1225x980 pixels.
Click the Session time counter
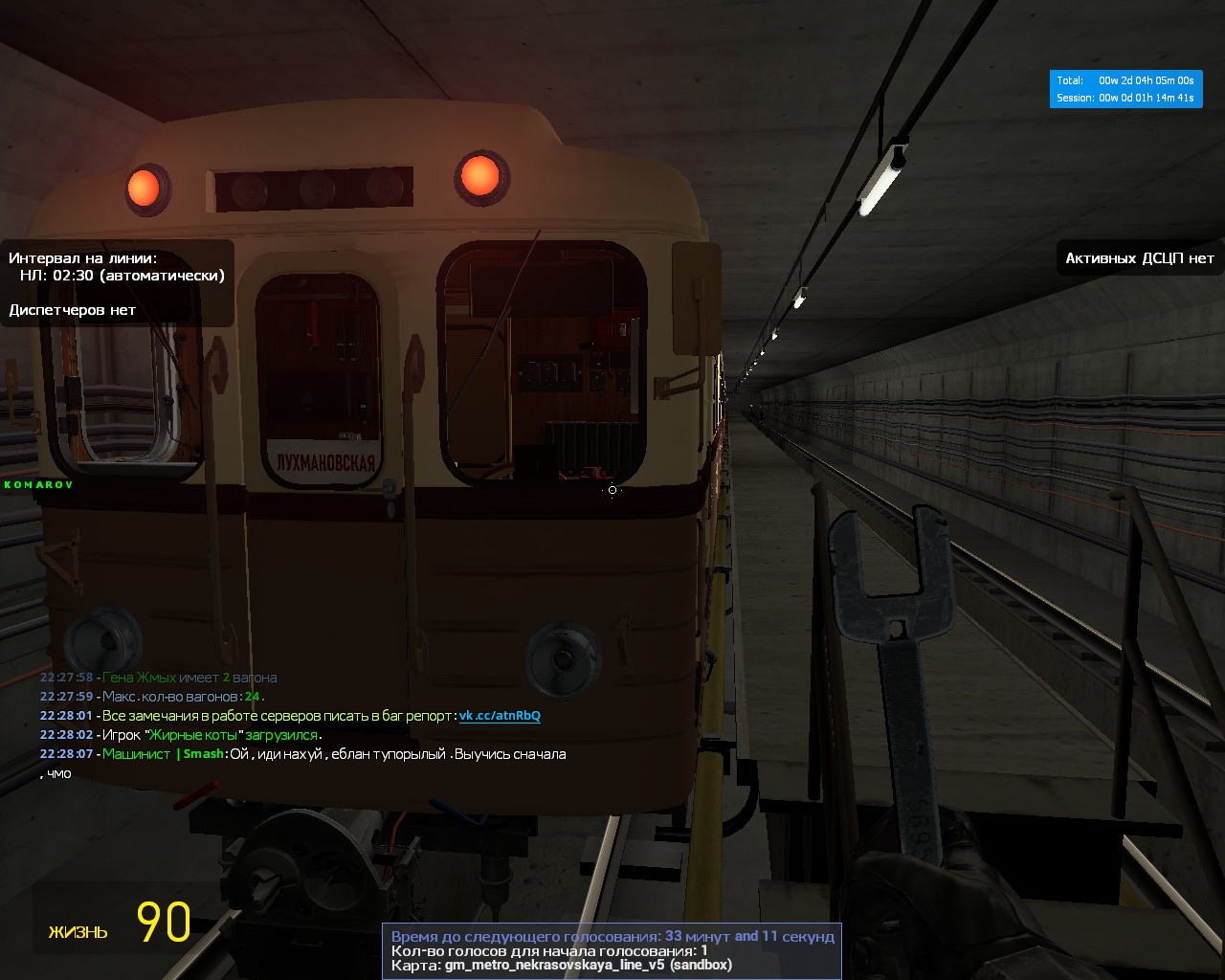click(x=1125, y=97)
